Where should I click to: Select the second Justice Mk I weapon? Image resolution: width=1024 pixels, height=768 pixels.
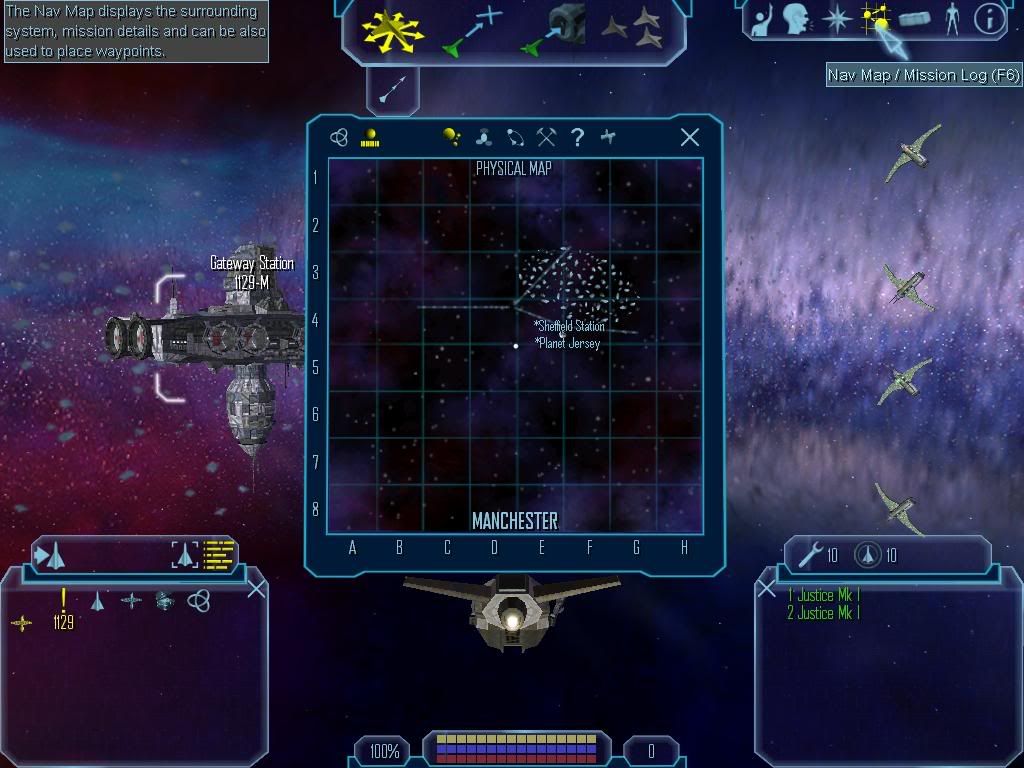pyautogui.click(x=824, y=613)
